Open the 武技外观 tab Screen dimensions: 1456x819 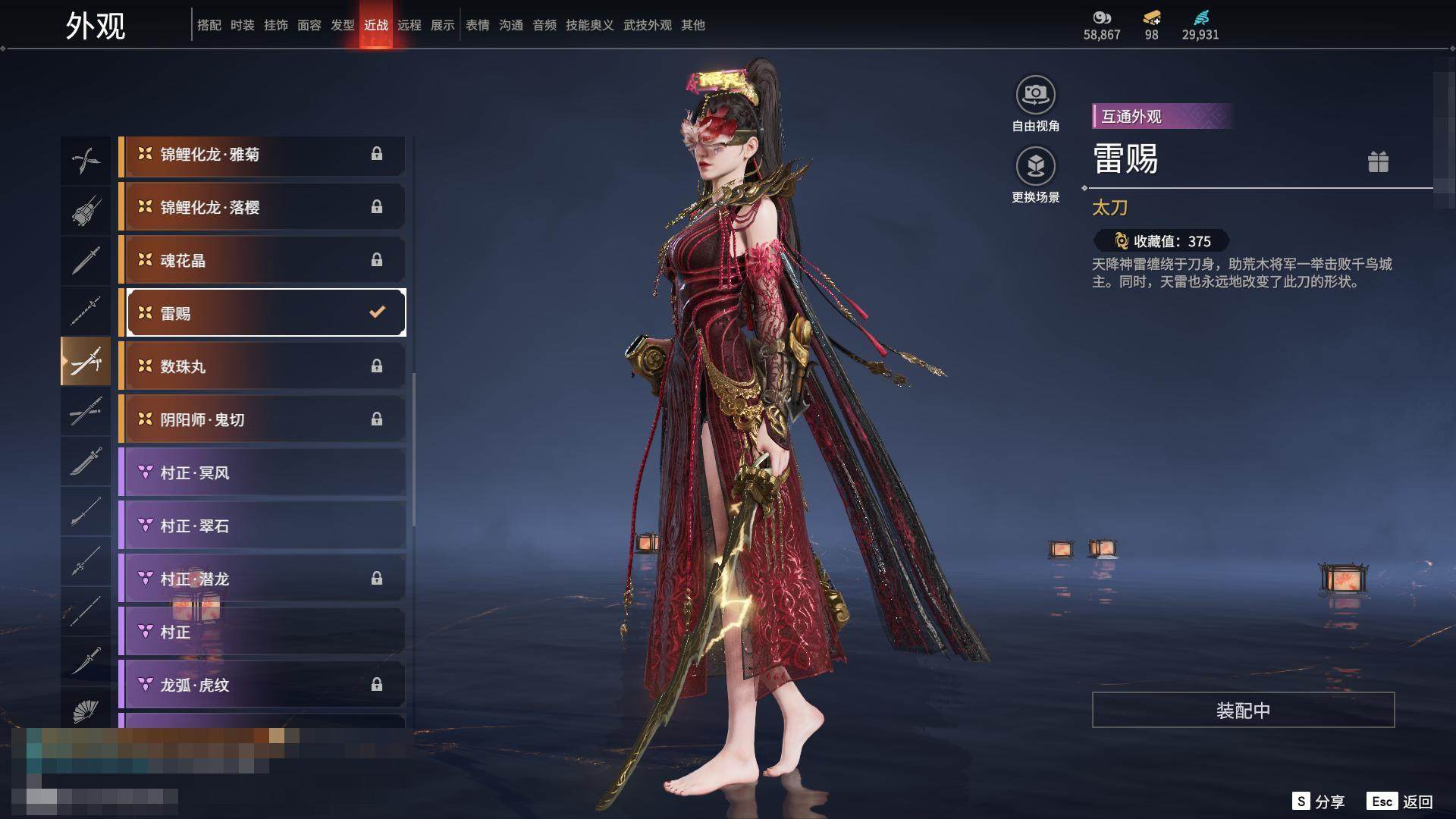click(647, 25)
